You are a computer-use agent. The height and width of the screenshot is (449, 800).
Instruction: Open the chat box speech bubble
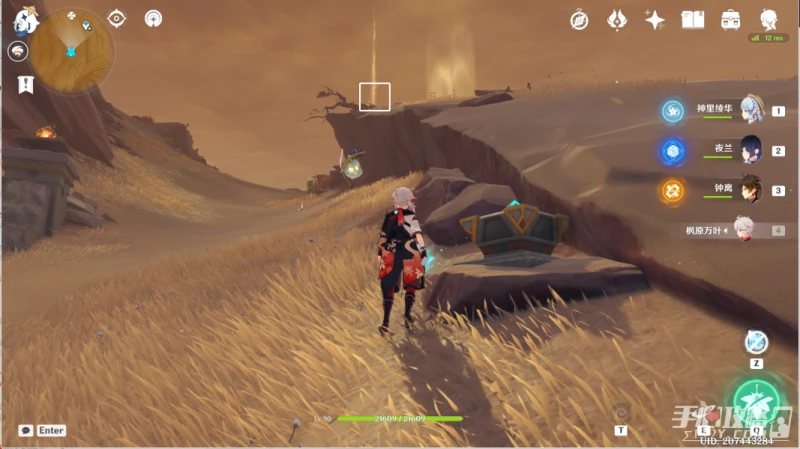[x=25, y=430]
